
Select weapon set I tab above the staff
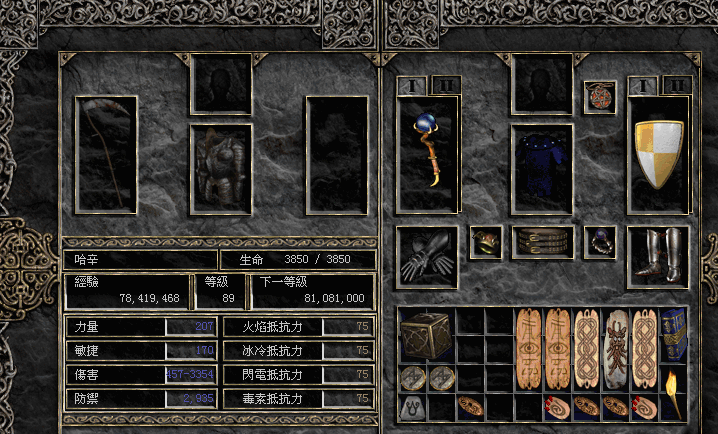pos(412,86)
